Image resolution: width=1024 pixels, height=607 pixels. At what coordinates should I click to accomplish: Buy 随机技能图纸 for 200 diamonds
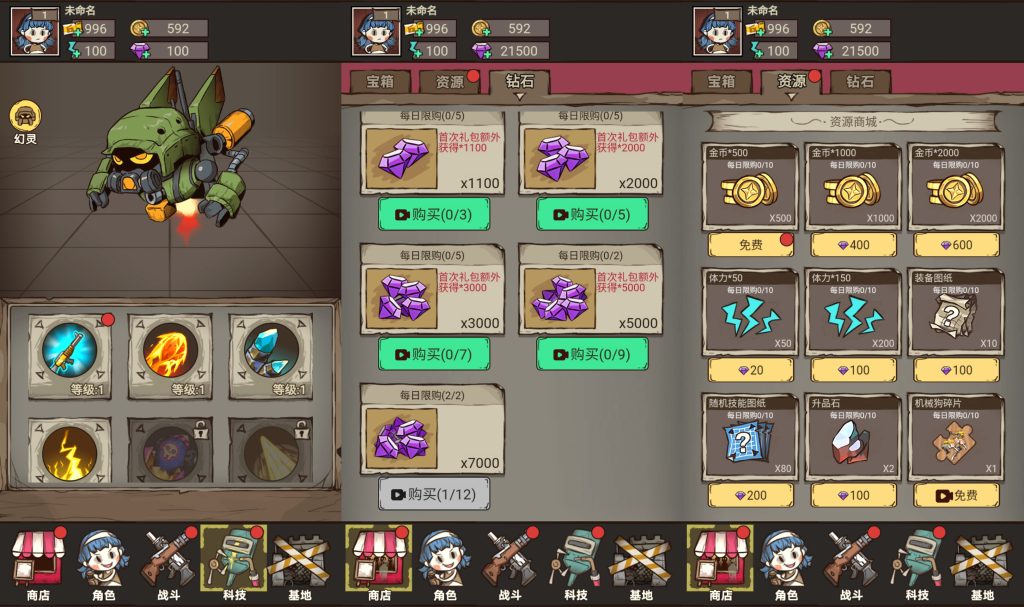(751, 495)
